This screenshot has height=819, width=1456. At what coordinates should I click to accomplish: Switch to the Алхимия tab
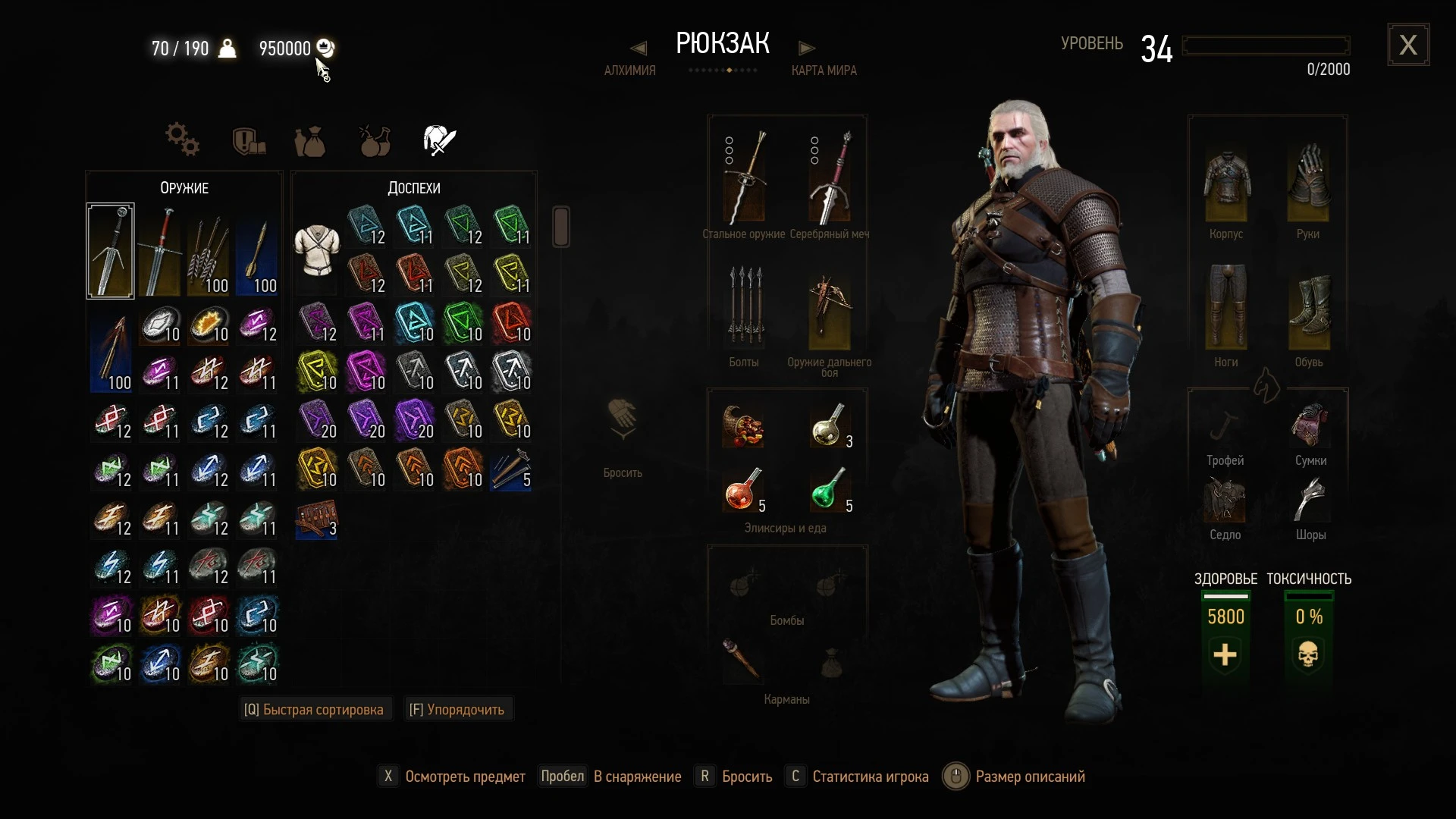[629, 71]
